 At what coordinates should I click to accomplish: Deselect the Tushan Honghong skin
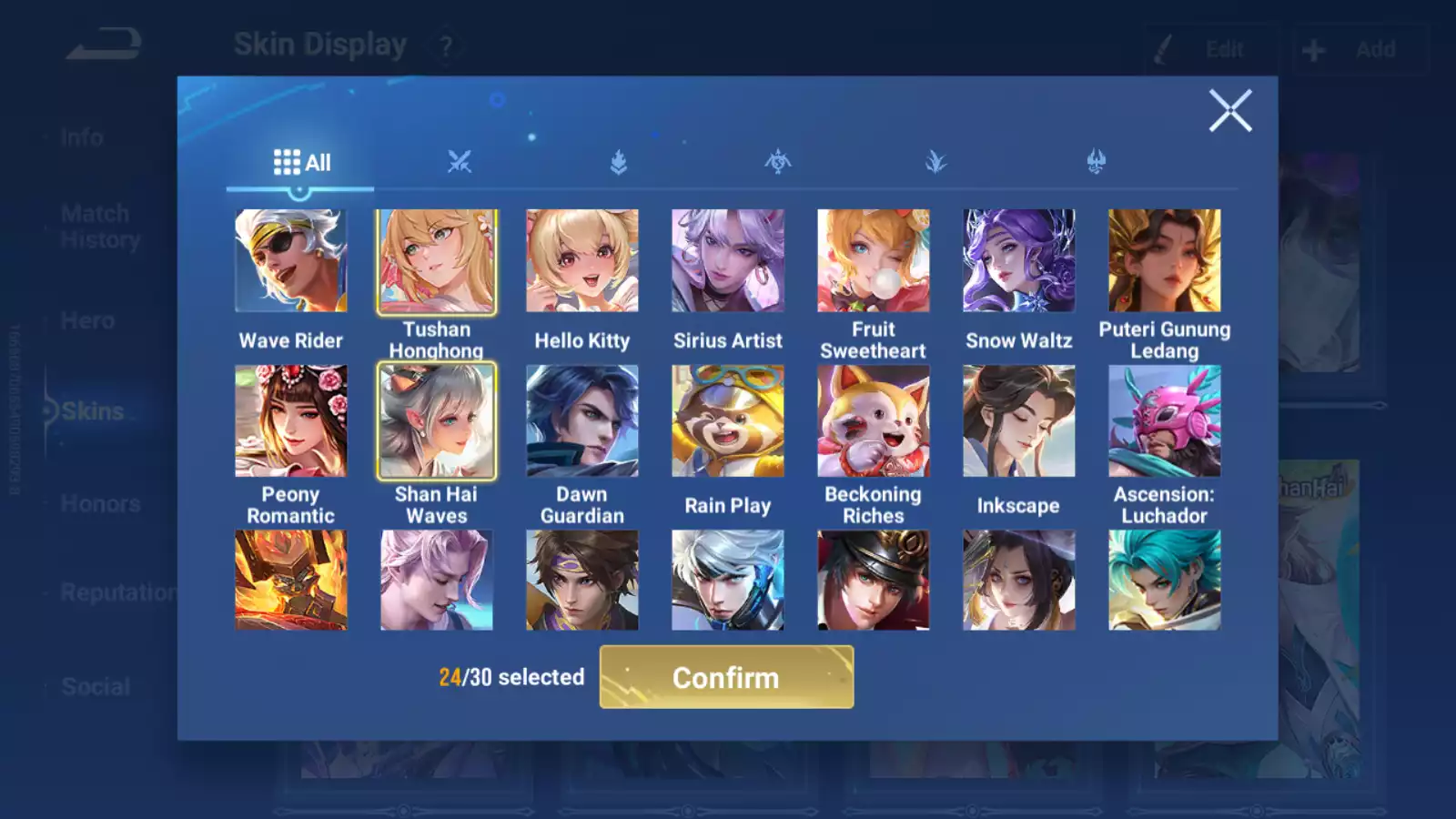coord(437,261)
